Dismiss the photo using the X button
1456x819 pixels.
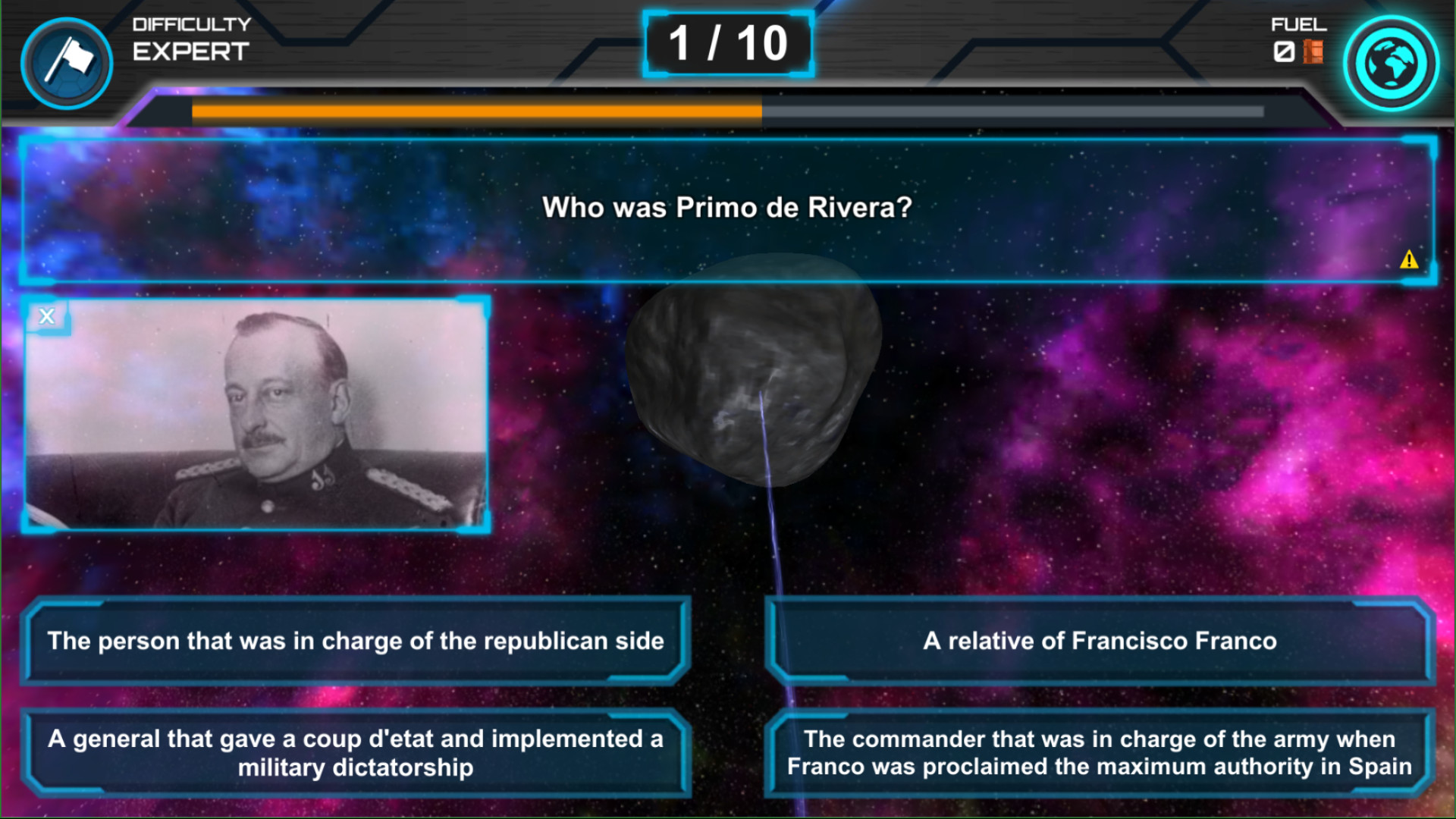(x=47, y=316)
